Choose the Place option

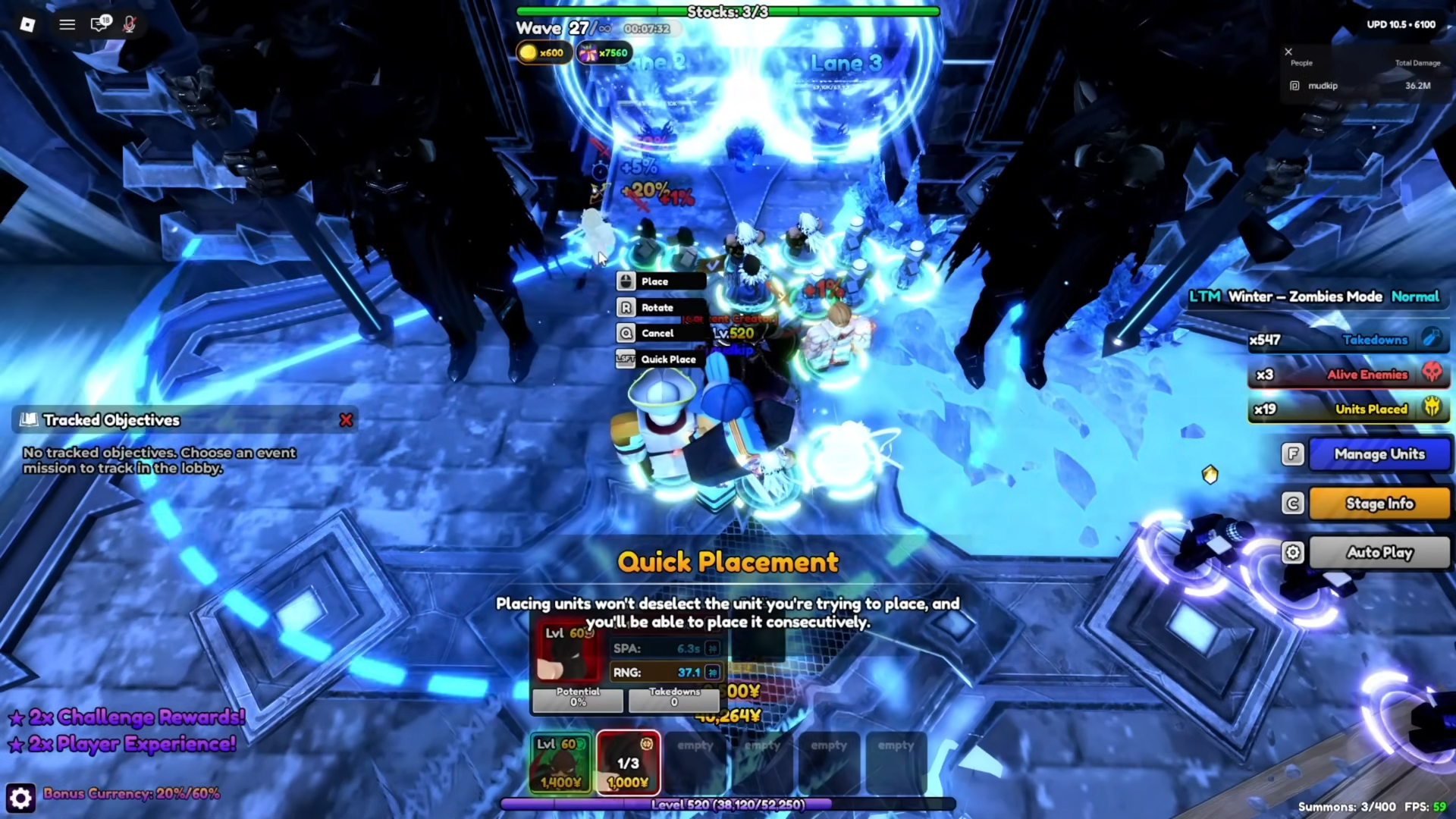(661, 281)
